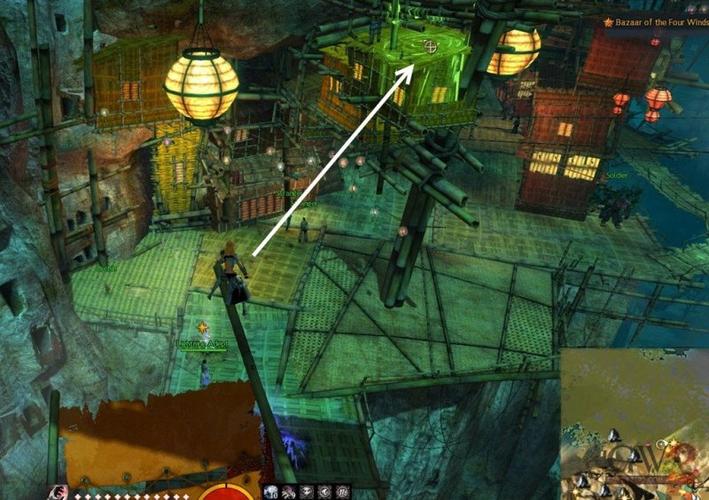Click the red health orb

point(228,492)
